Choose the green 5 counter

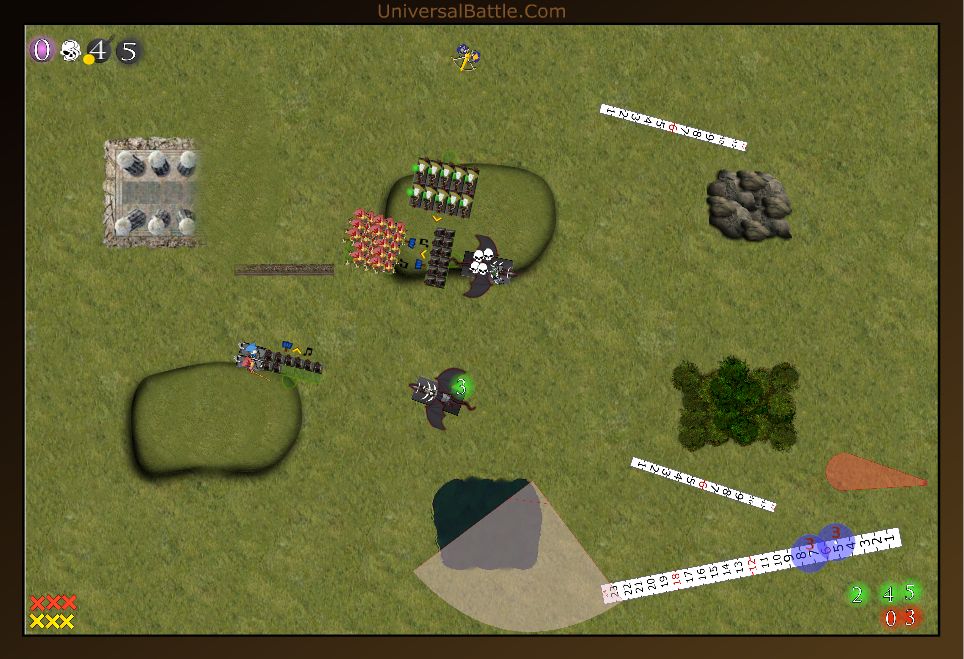point(910,592)
